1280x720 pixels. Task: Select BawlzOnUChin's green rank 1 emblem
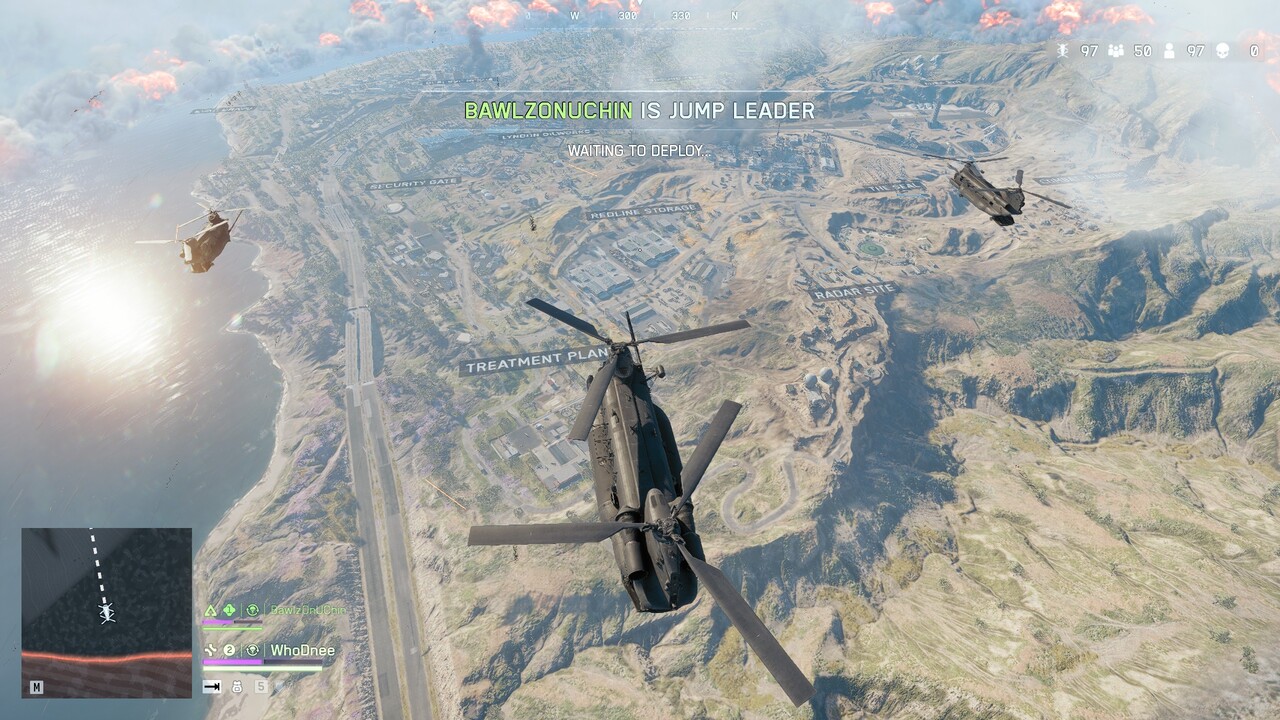coord(228,609)
